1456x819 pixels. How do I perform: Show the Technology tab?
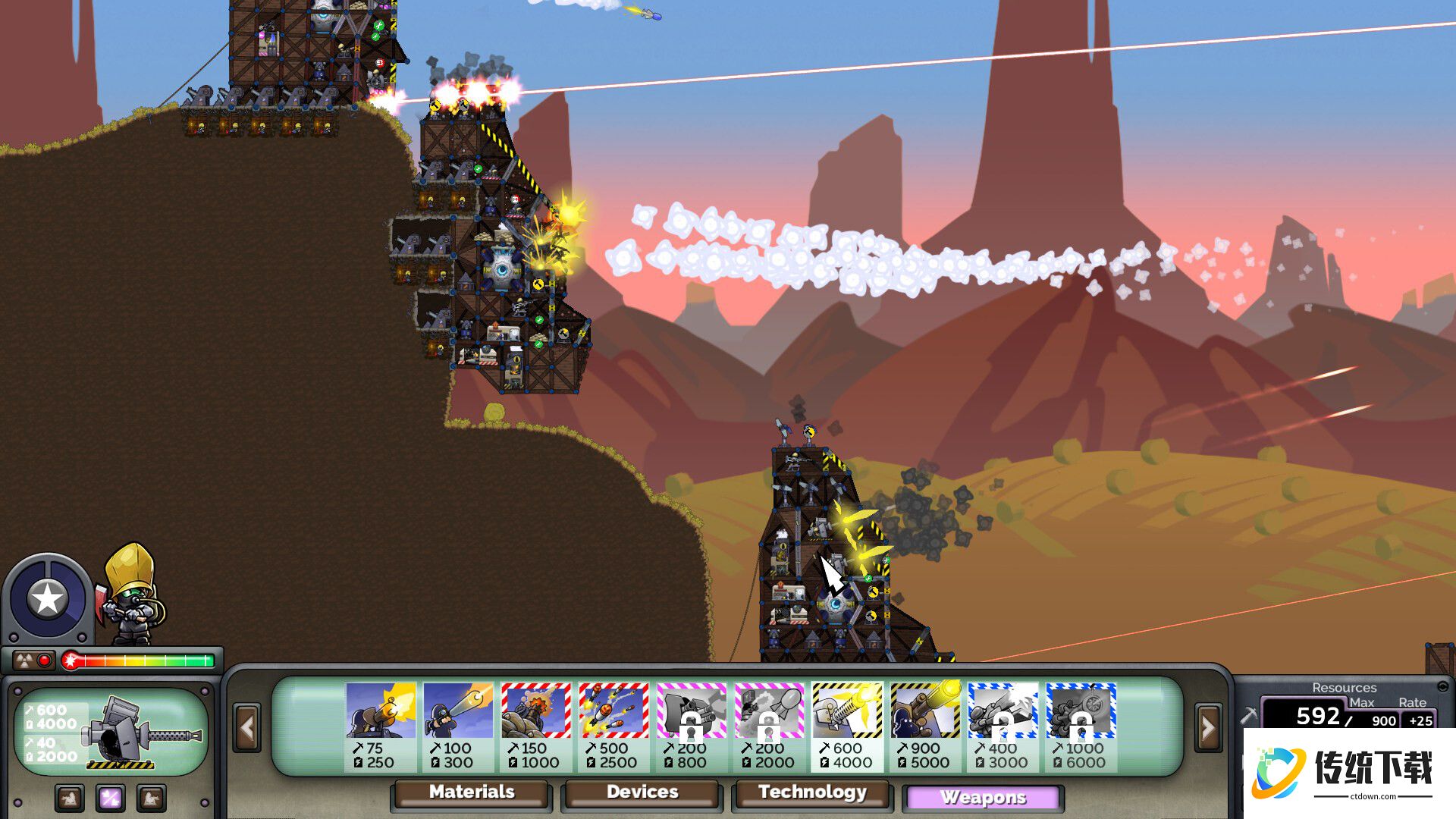pyautogui.click(x=812, y=792)
